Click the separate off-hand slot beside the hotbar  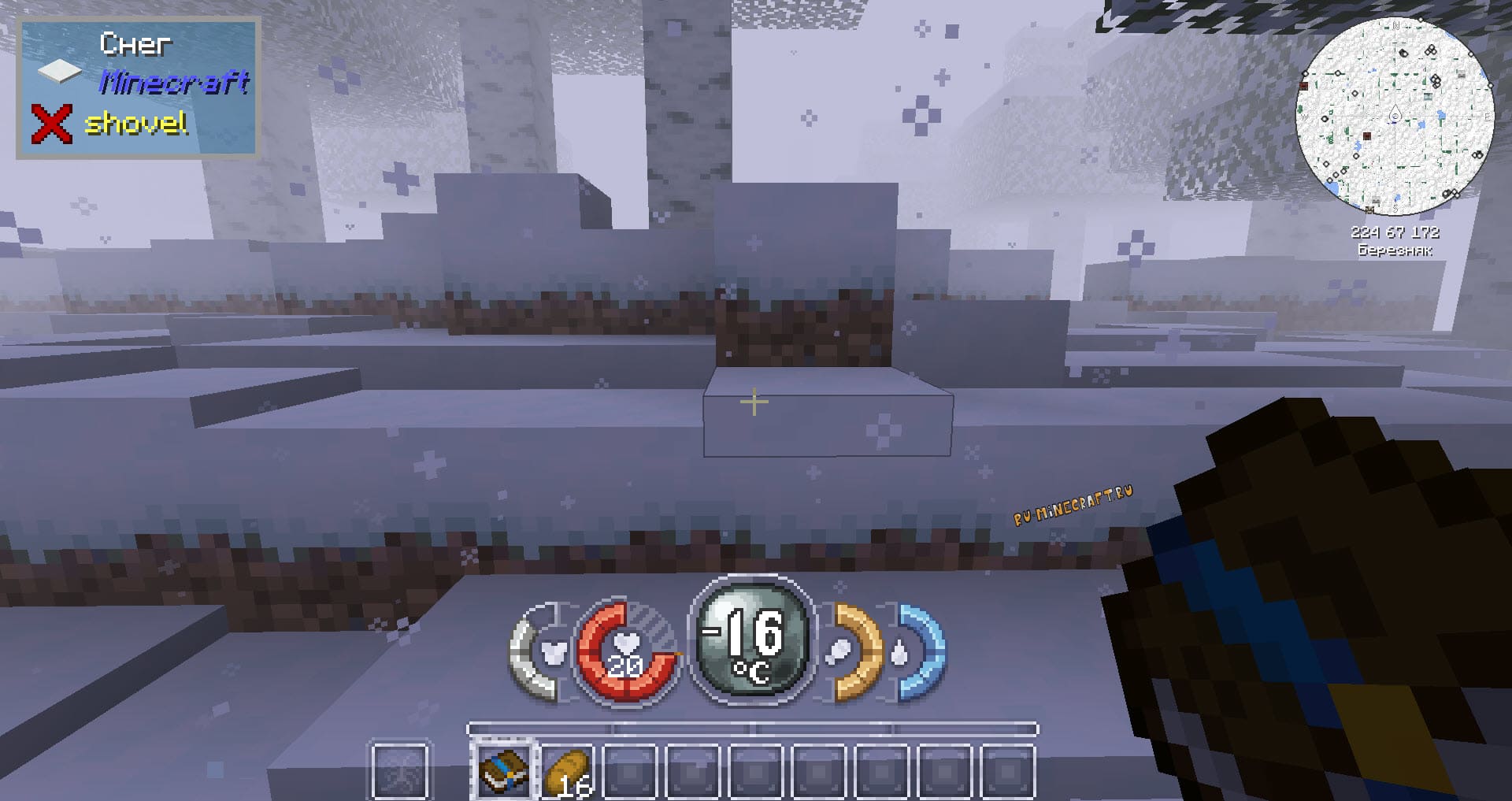[x=400, y=771]
